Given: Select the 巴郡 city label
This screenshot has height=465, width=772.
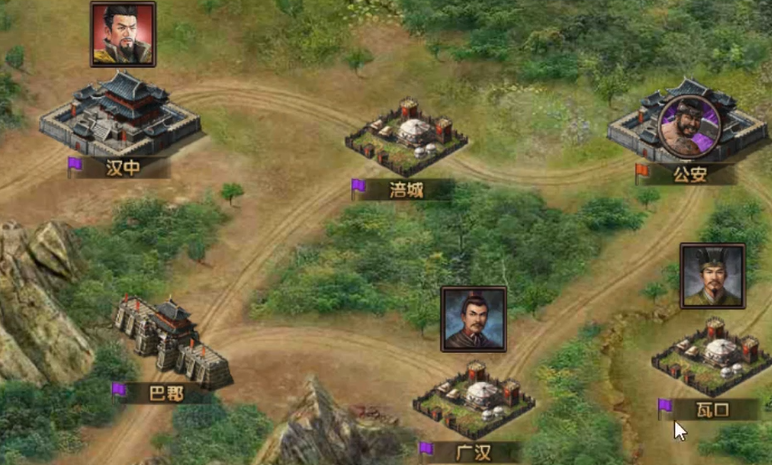Looking at the screenshot, I should point(167,392).
